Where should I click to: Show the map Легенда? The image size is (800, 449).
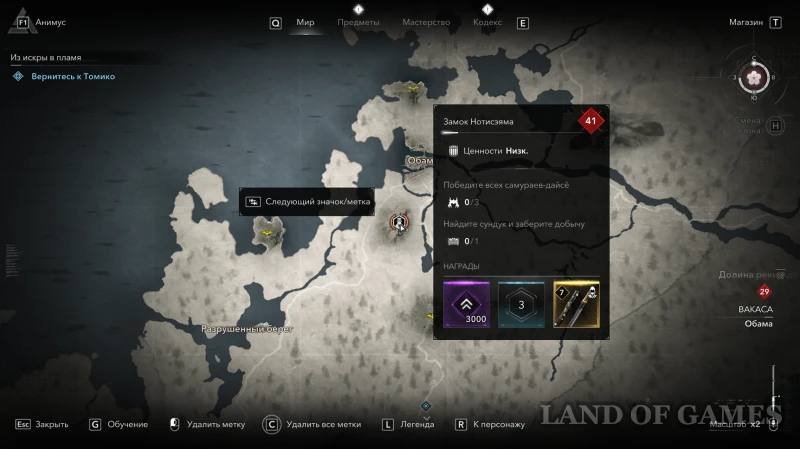pyautogui.click(x=417, y=424)
